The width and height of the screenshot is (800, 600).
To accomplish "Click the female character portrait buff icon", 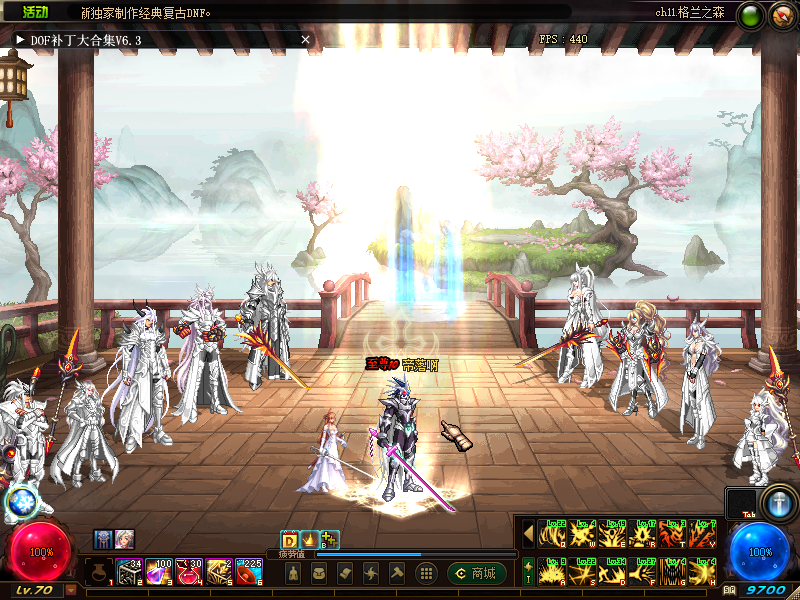I will pyautogui.click(x=124, y=539).
